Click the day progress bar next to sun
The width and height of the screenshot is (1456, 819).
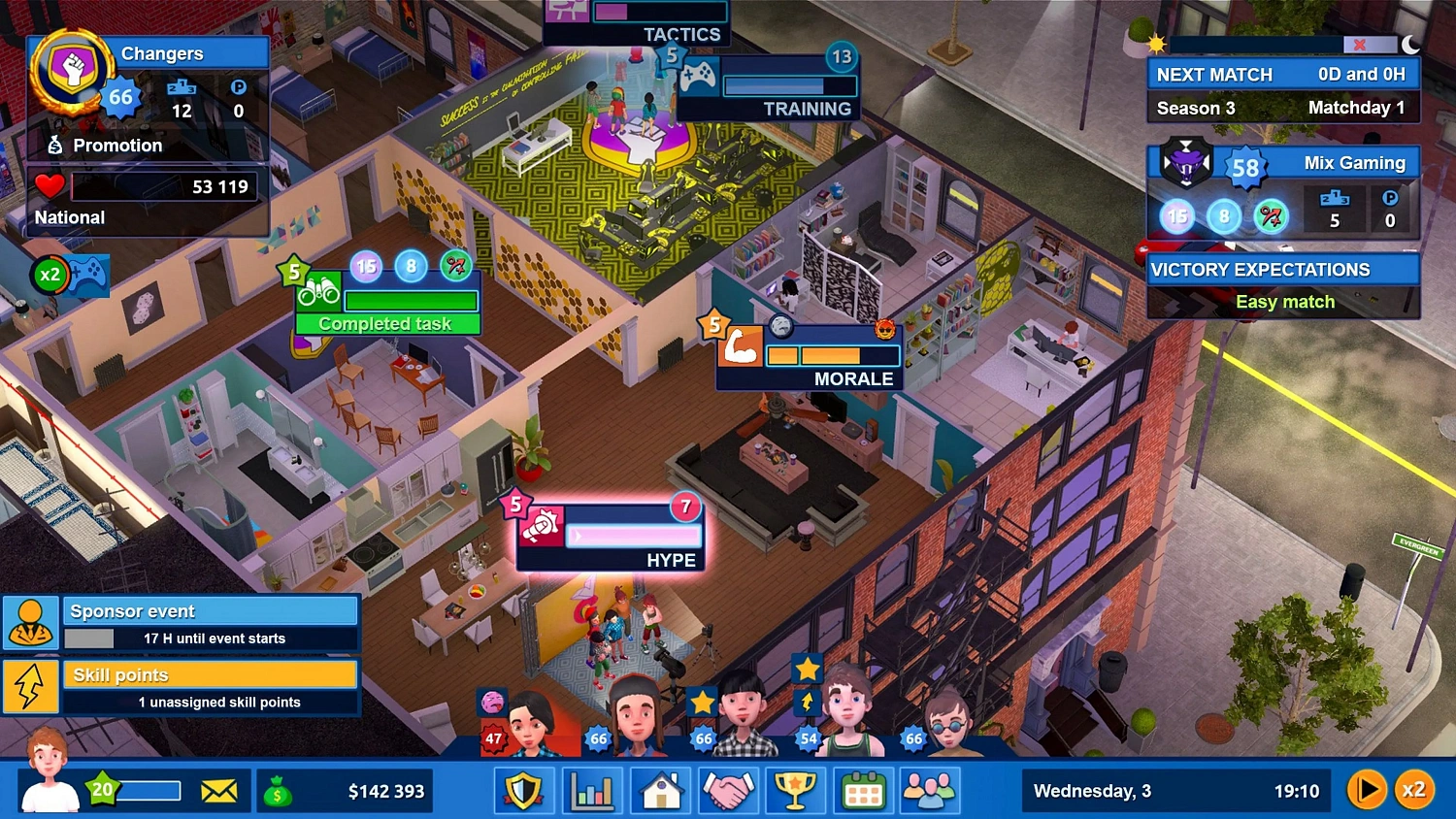point(1272,43)
